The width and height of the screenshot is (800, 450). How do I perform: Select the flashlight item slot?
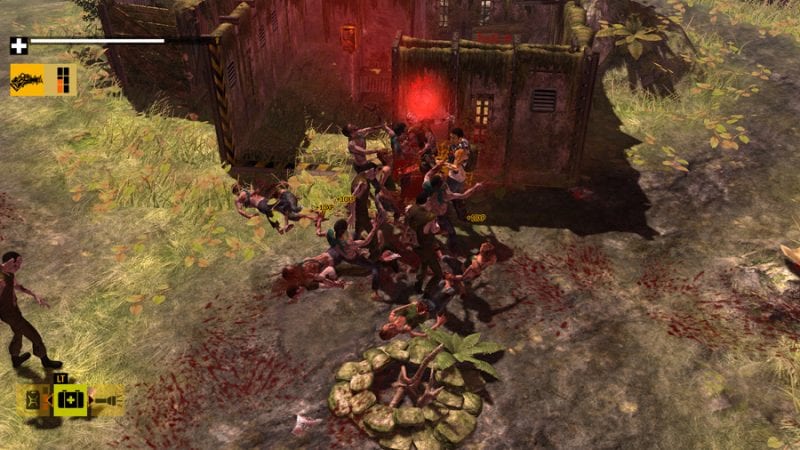(x=106, y=400)
